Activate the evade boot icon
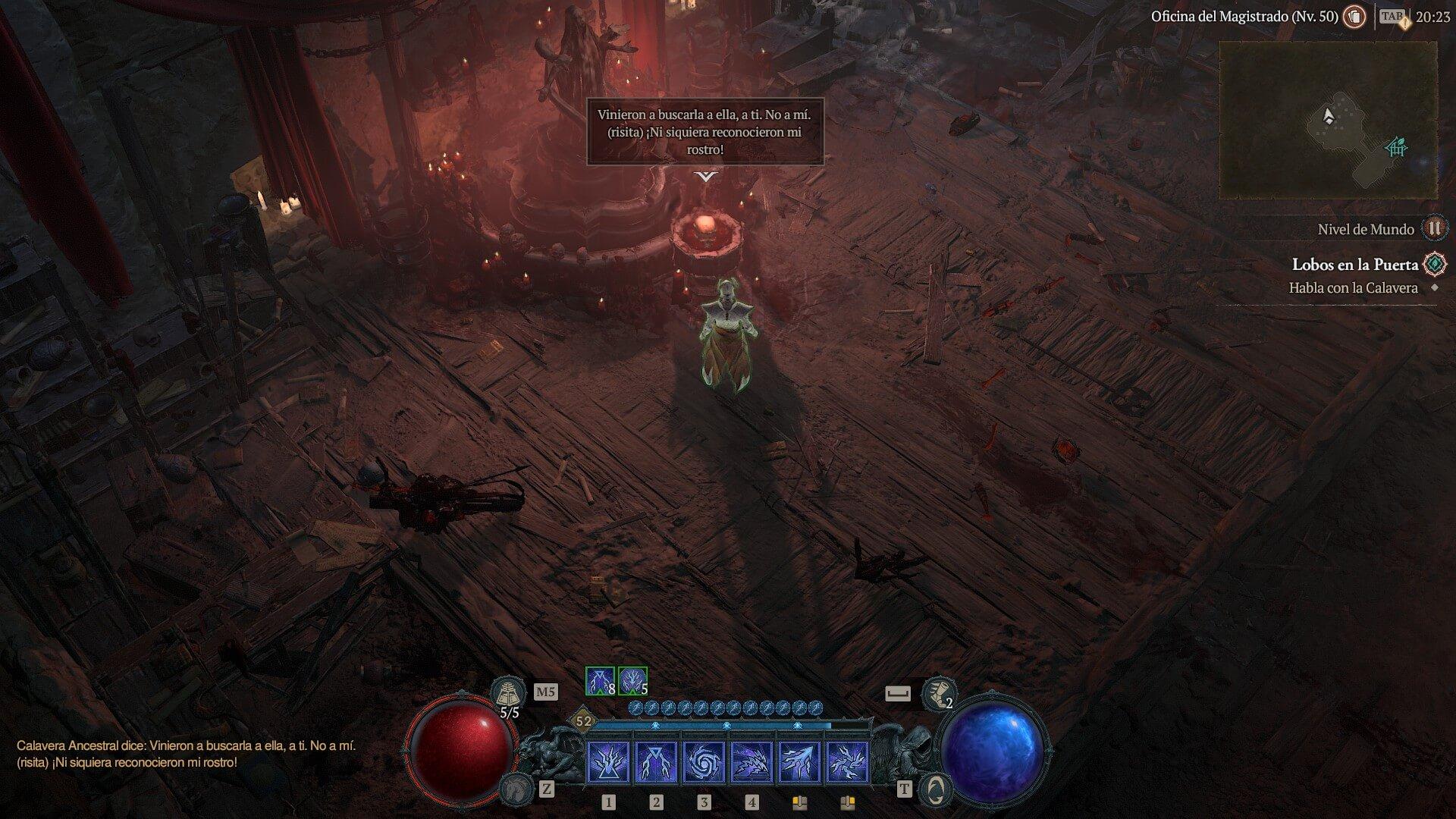The height and width of the screenshot is (819, 1456). tap(938, 692)
